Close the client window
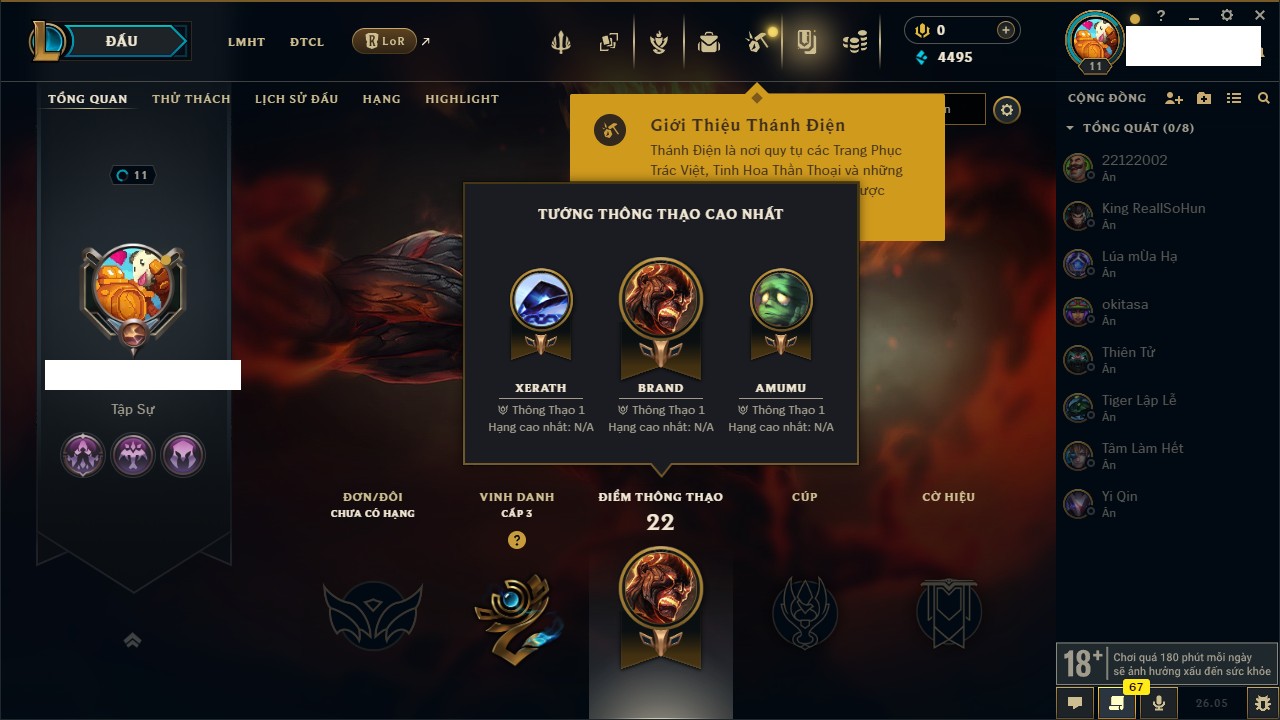Image resolution: width=1280 pixels, height=720 pixels. tap(1260, 16)
